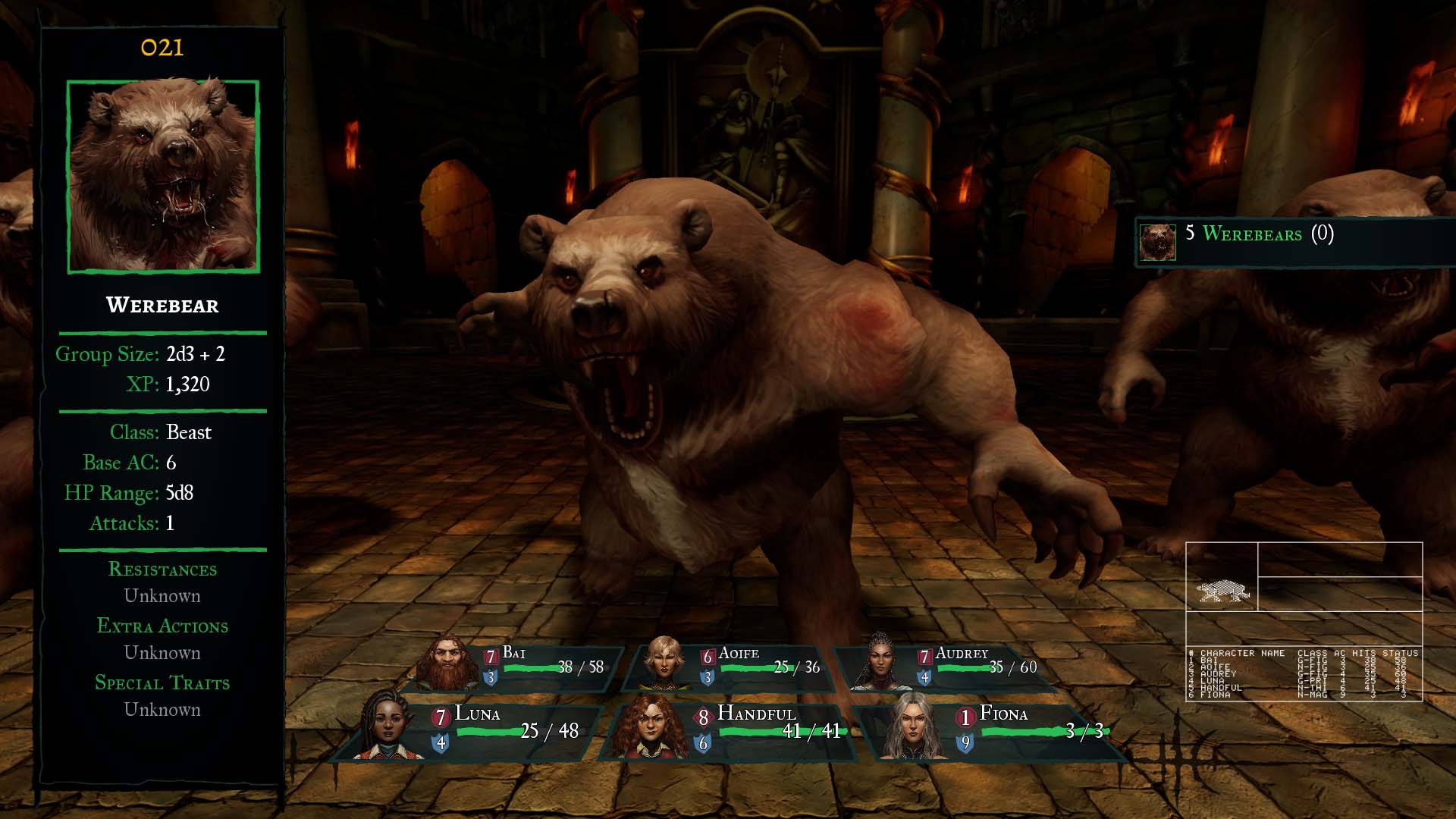This screenshot has height=819, width=1456.
Task: Select Aoife's portrait in the party bar
Action: (x=664, y=666)
